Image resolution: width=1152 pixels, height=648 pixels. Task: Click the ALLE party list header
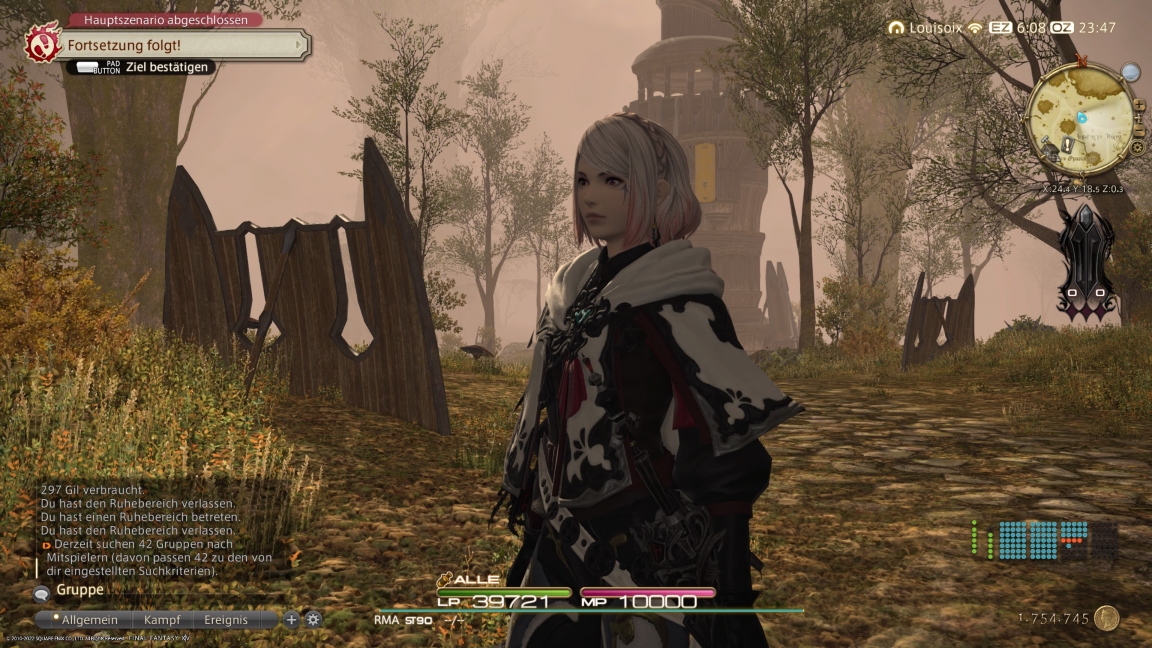[470, 579]
